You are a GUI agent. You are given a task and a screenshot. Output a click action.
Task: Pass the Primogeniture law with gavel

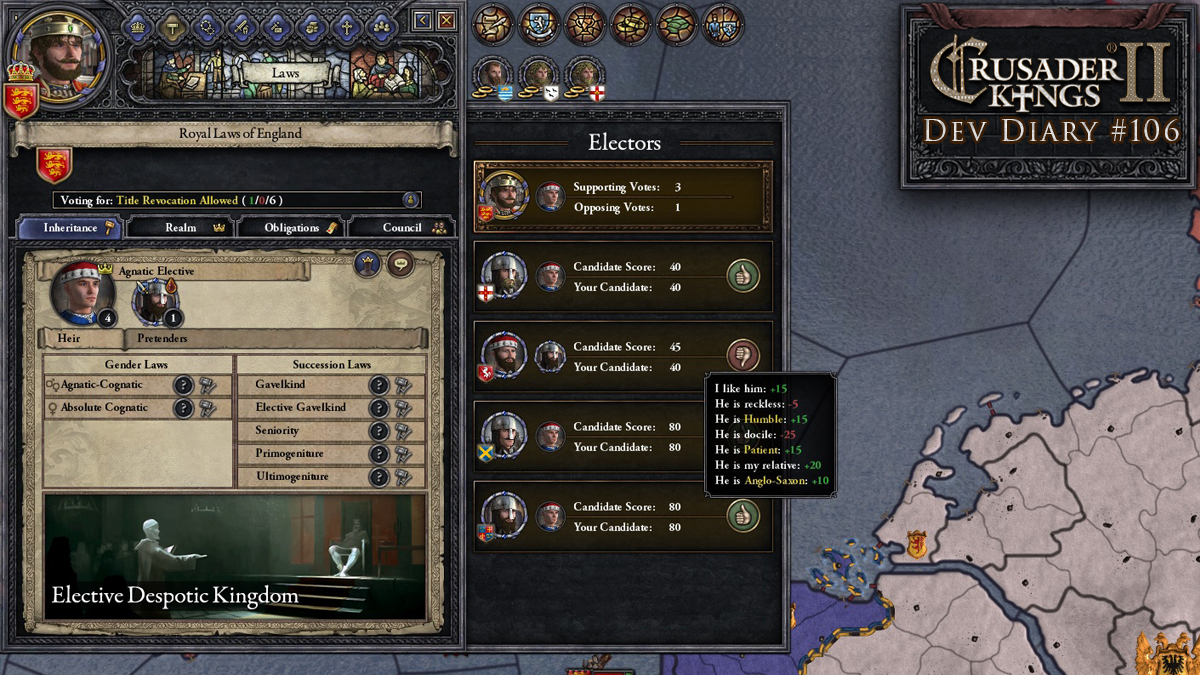click(x=404, y=454)
